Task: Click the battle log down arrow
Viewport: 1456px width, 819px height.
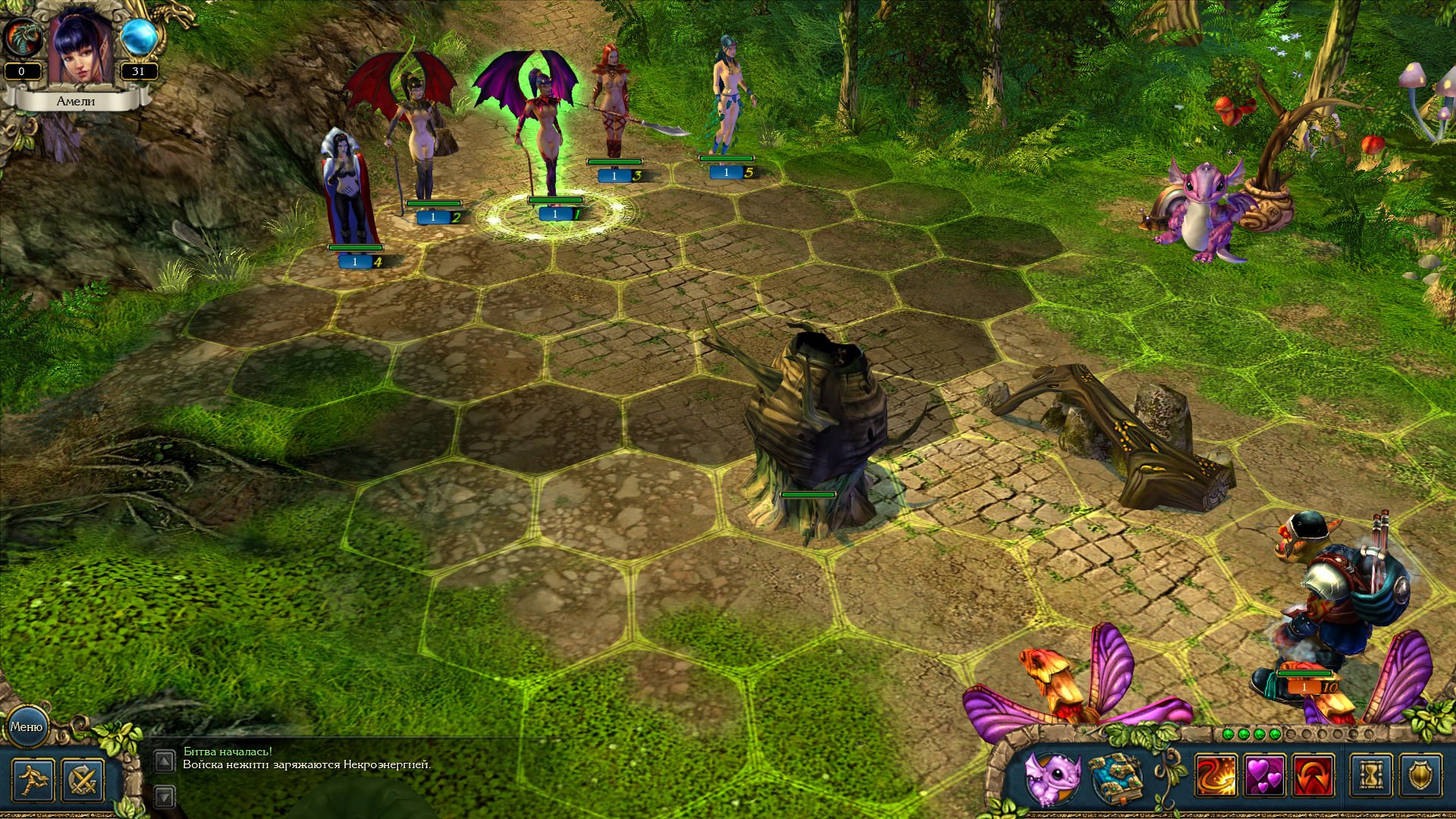Action: click(x=165, y=795)
